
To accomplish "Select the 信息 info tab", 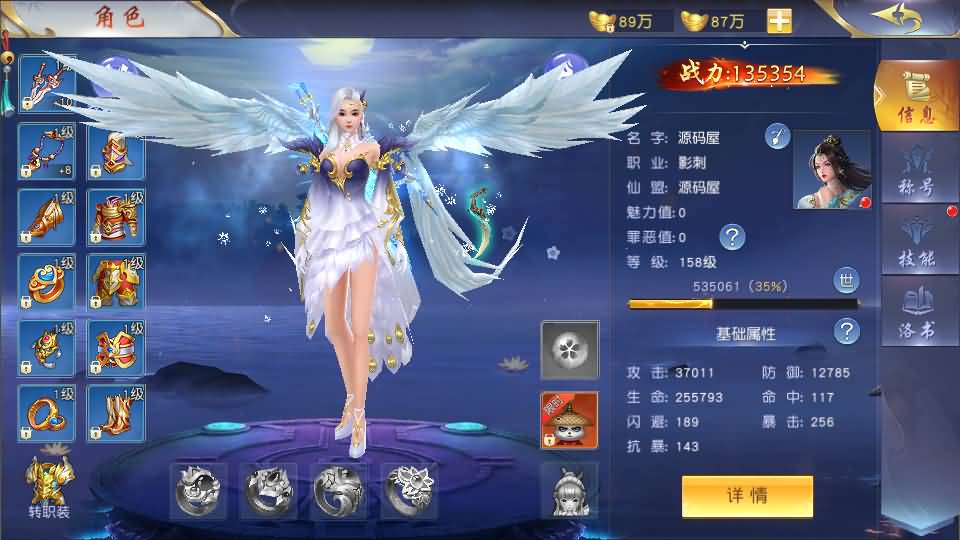I will [x=917, y=98].
